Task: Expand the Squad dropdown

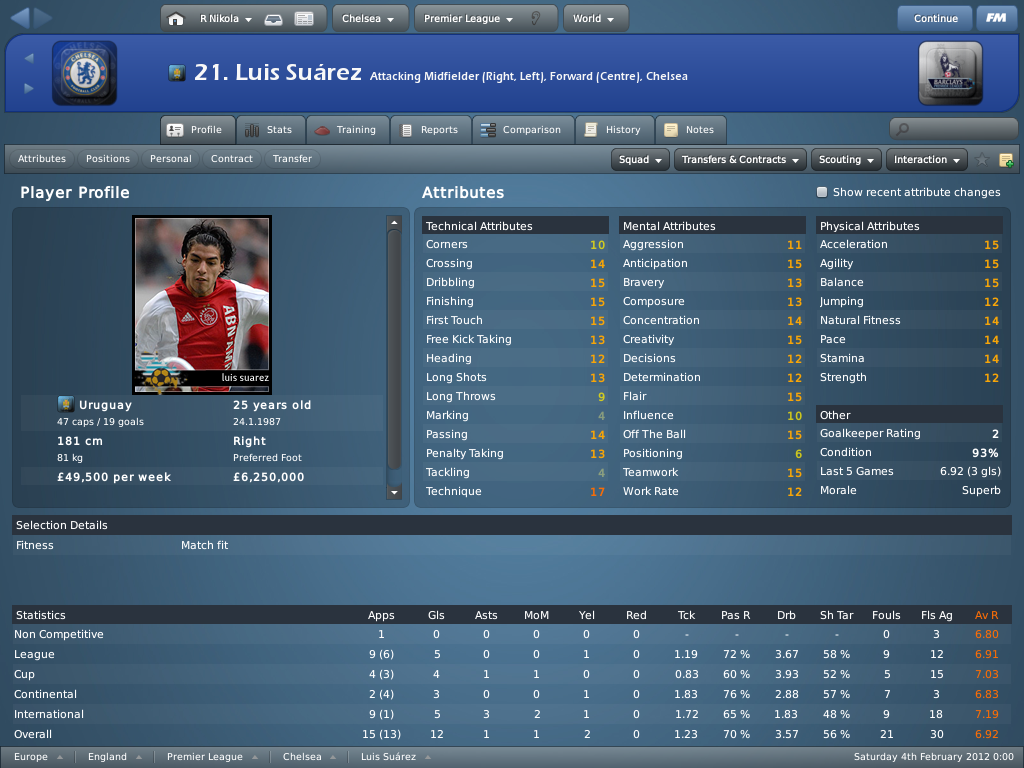Action: 641,160
